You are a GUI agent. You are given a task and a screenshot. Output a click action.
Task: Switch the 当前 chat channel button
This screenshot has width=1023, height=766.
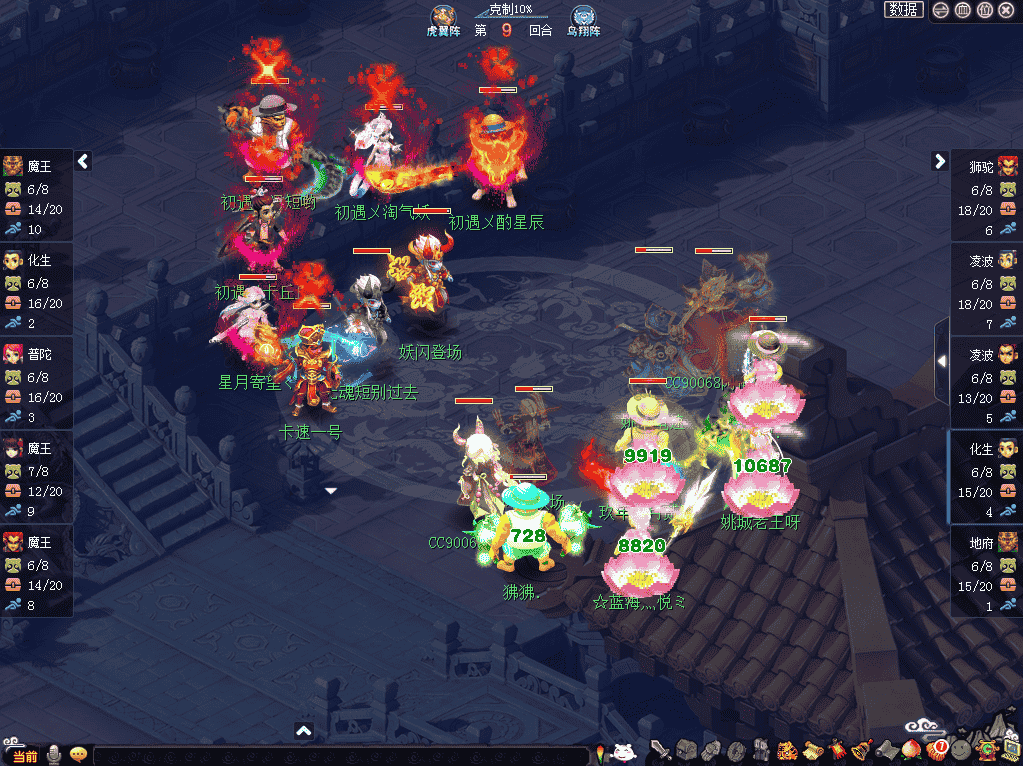tap(23, 756)
